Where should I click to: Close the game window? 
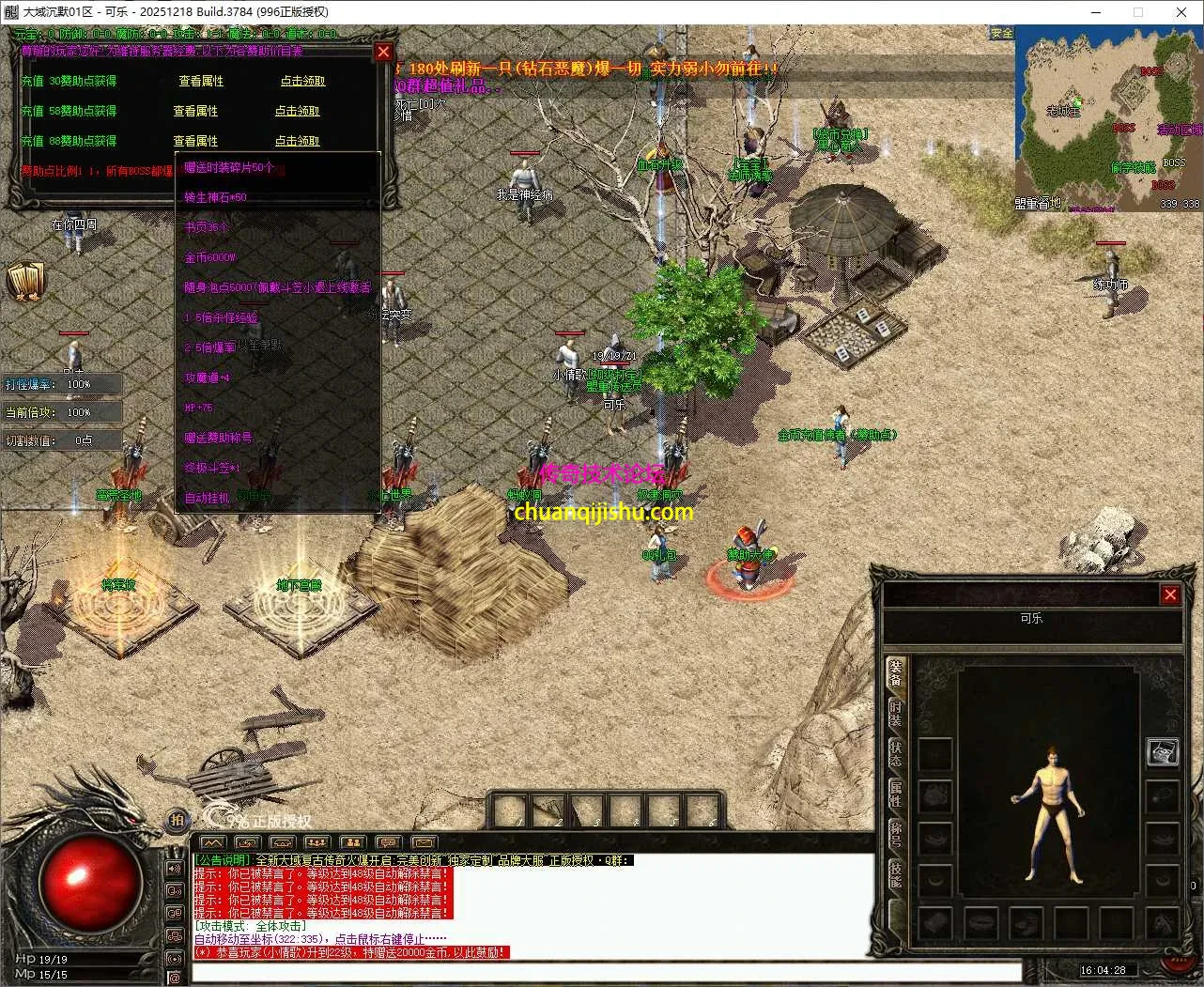click(1181, 12)
